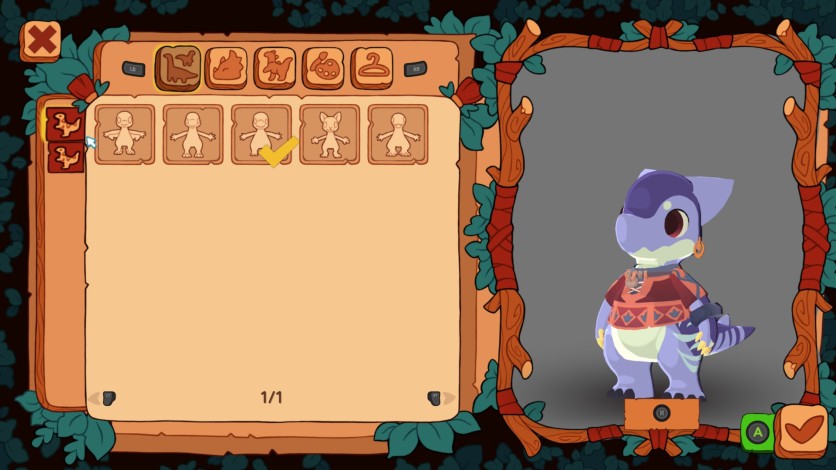This screenshot has height=470, width=836.
Task: Select the standing dinosaur body tab
Action: tap(275, 68)
